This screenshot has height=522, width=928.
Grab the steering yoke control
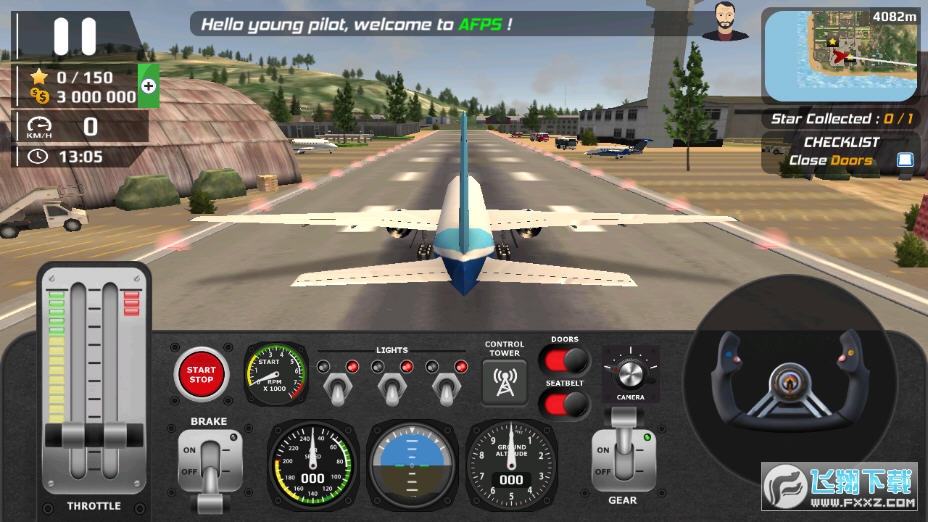click(787, 382)
